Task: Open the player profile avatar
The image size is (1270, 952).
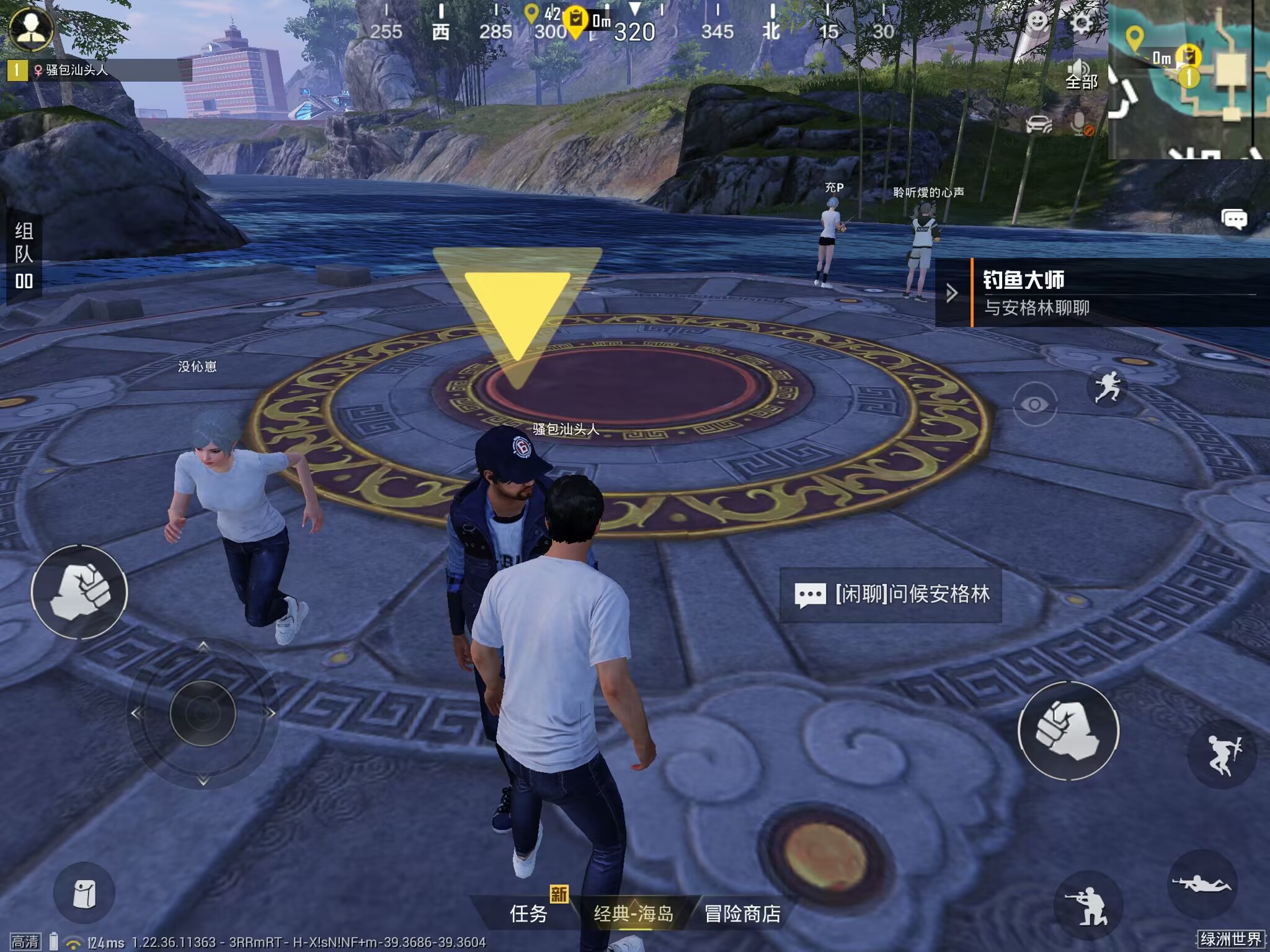Action: pos(31,28)
